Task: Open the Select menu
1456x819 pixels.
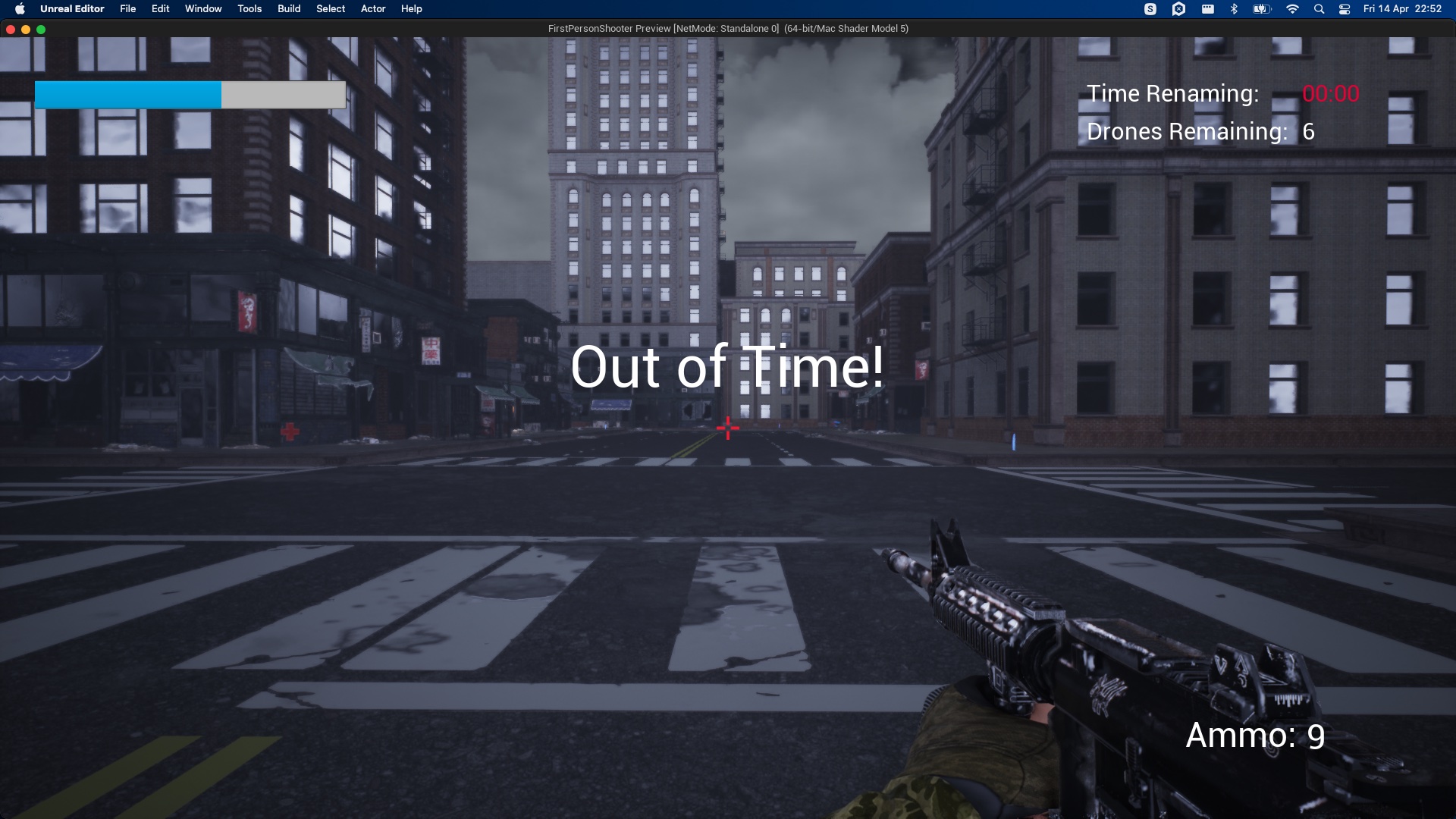Action: tap(330, 8)
